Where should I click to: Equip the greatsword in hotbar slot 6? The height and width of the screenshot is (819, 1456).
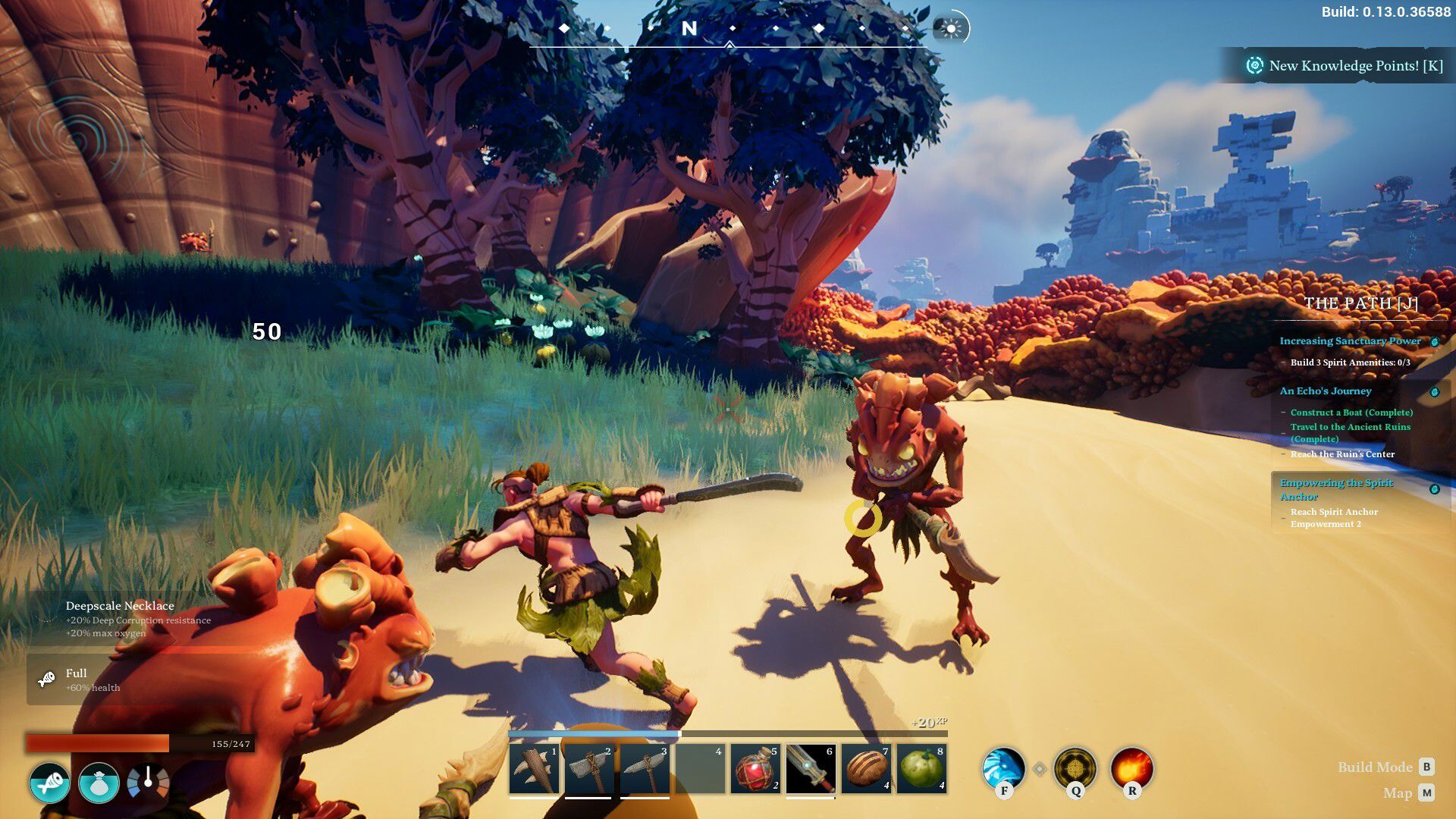[x=810, y=769]
